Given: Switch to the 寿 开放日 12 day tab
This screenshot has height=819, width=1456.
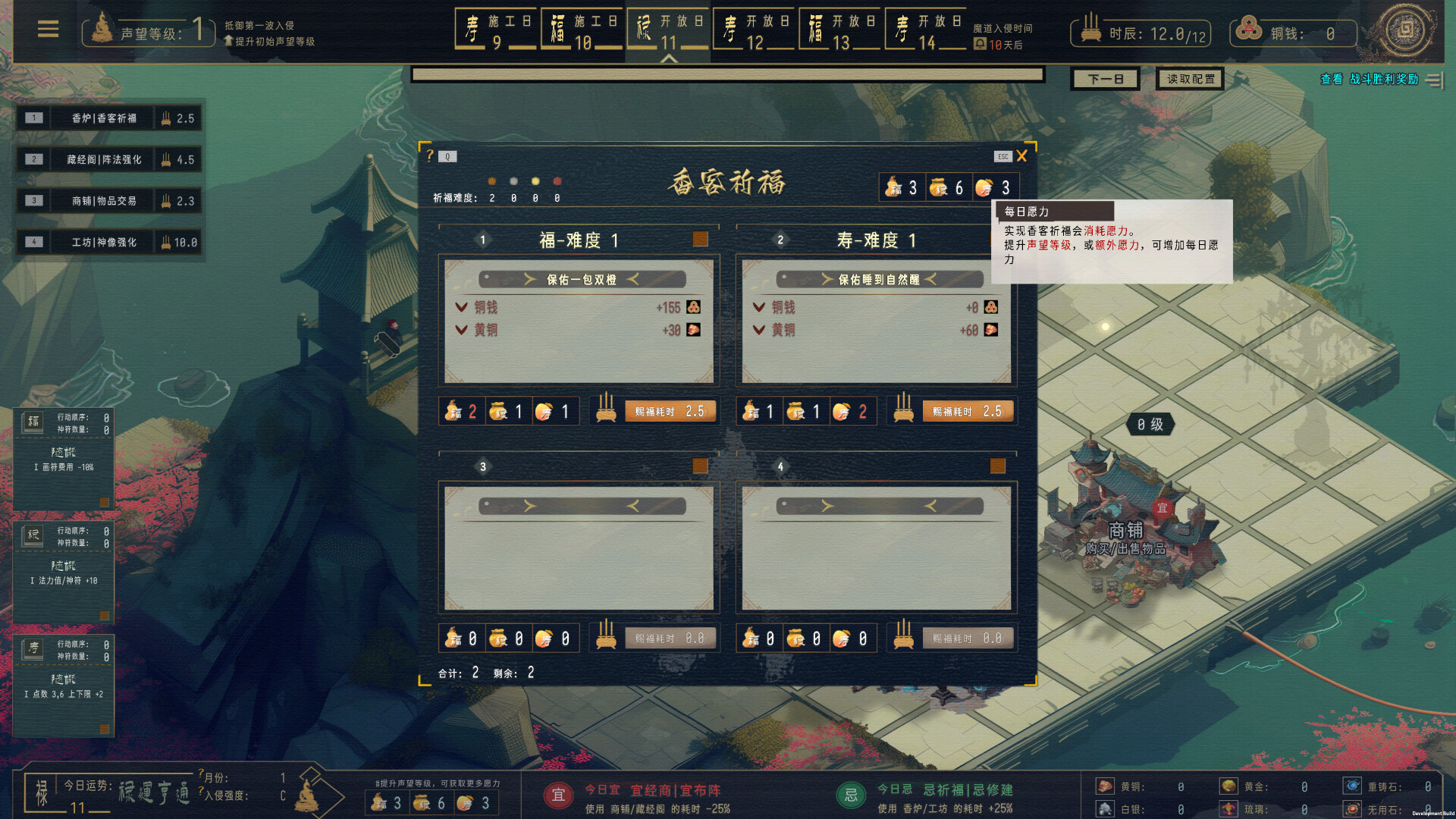Looking at the screenshot, I should 755,29.
